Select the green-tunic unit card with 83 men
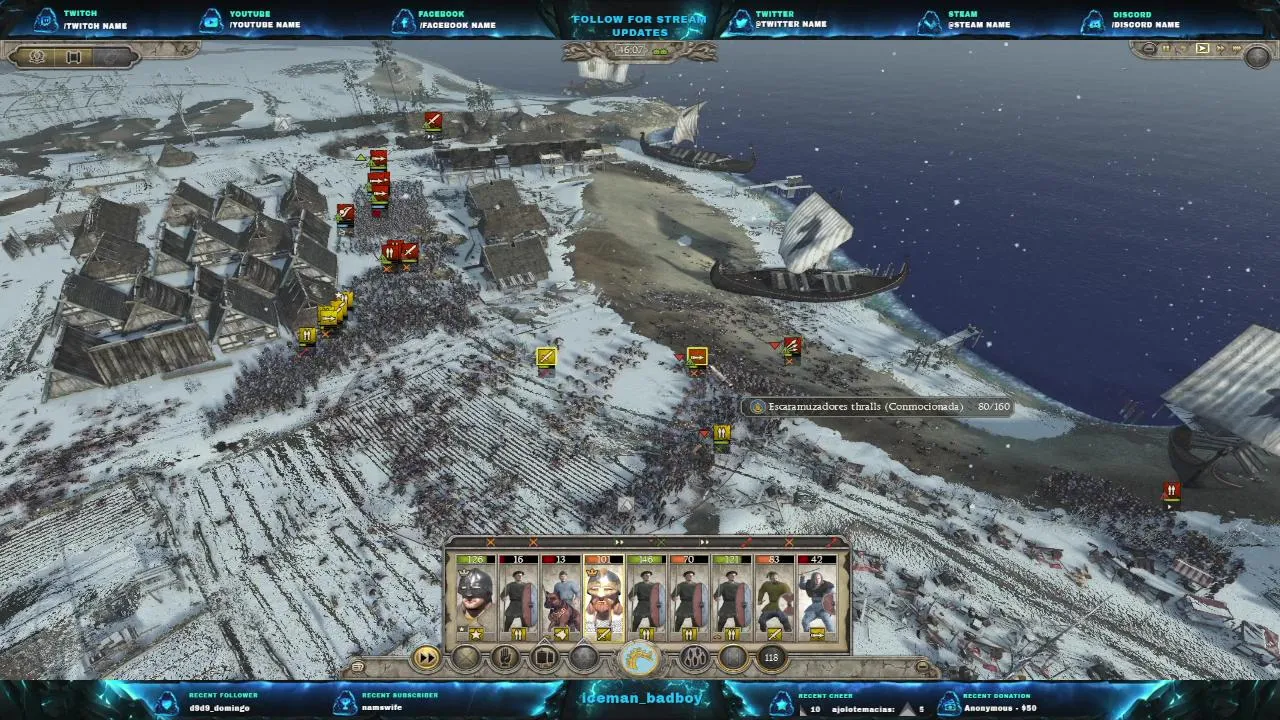This screenshot has height=720, width=1280. (x=774, y=597)
